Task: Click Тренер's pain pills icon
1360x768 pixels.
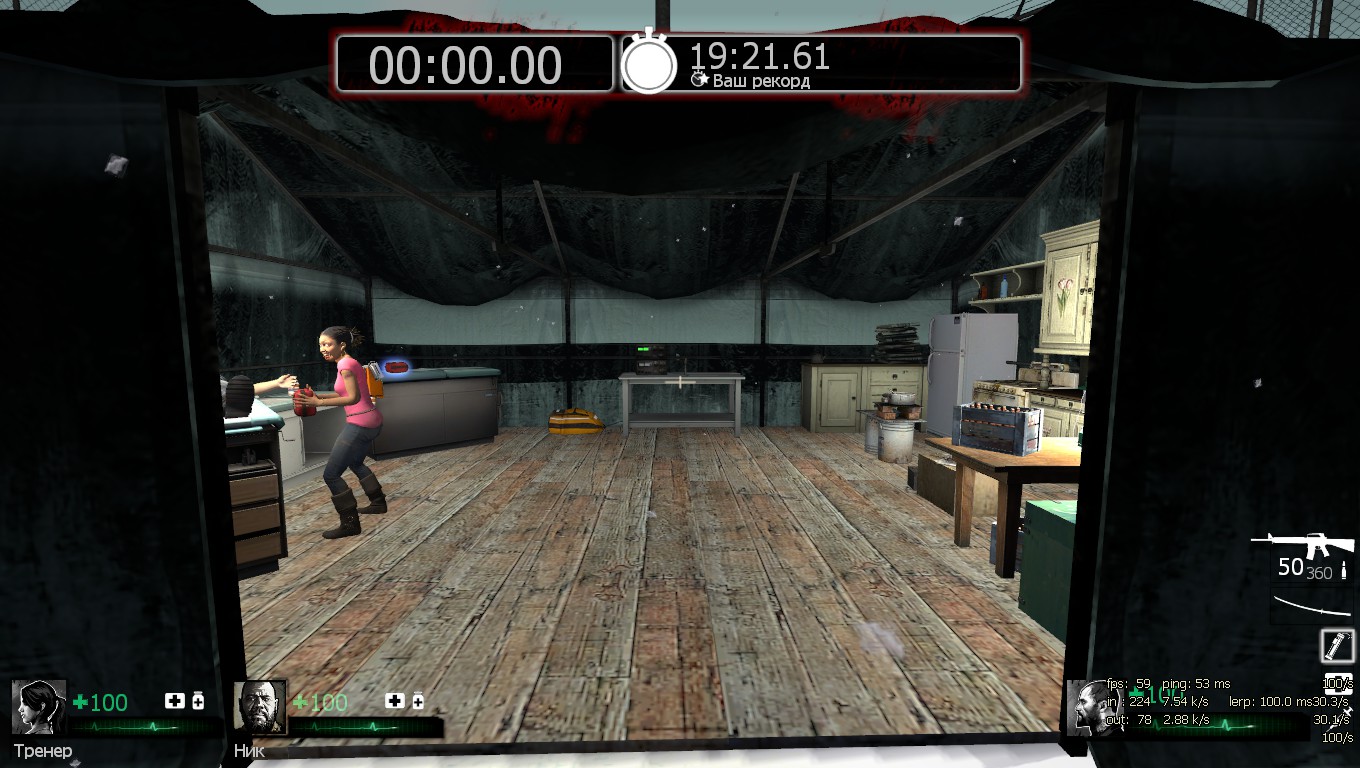Action: (x=198, y=701)
